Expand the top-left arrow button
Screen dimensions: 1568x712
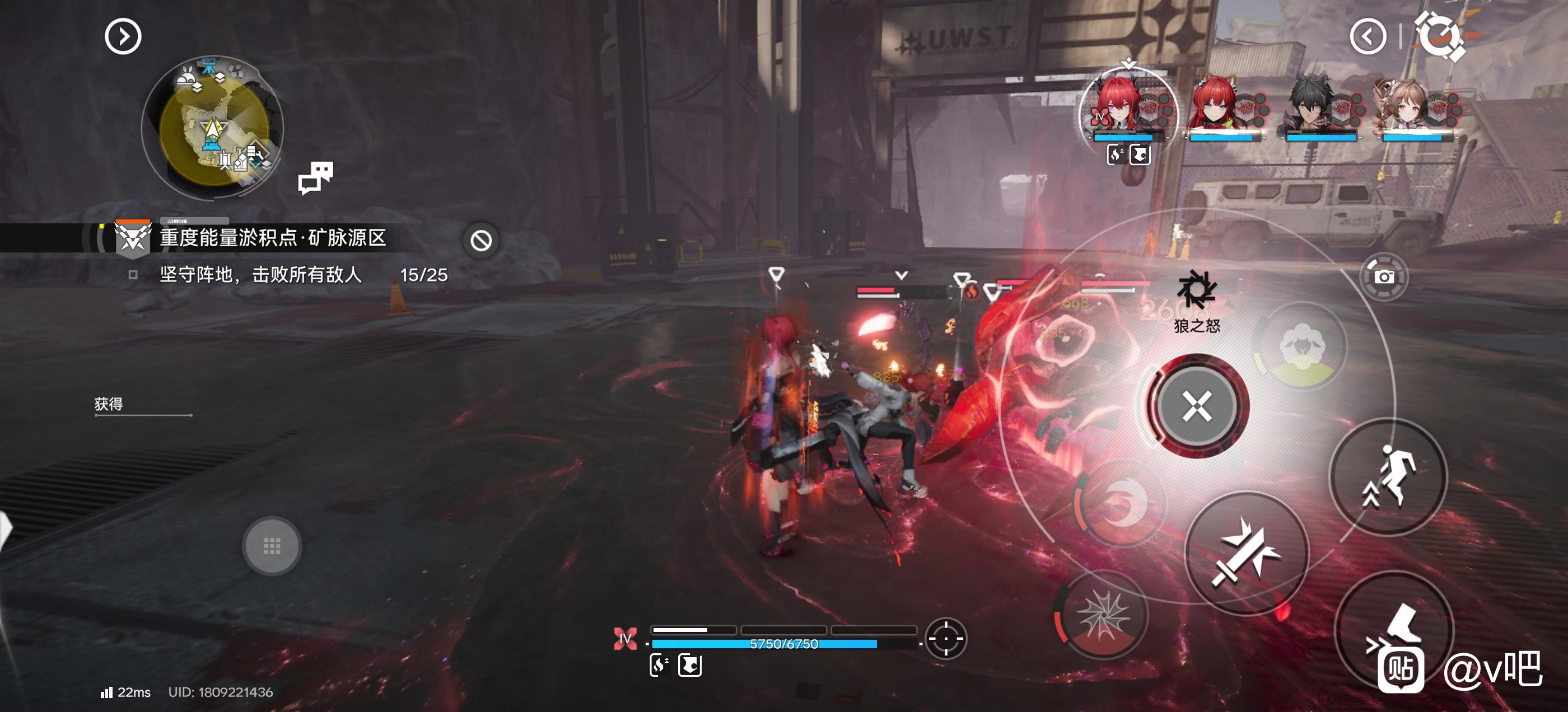pos(123,36)
